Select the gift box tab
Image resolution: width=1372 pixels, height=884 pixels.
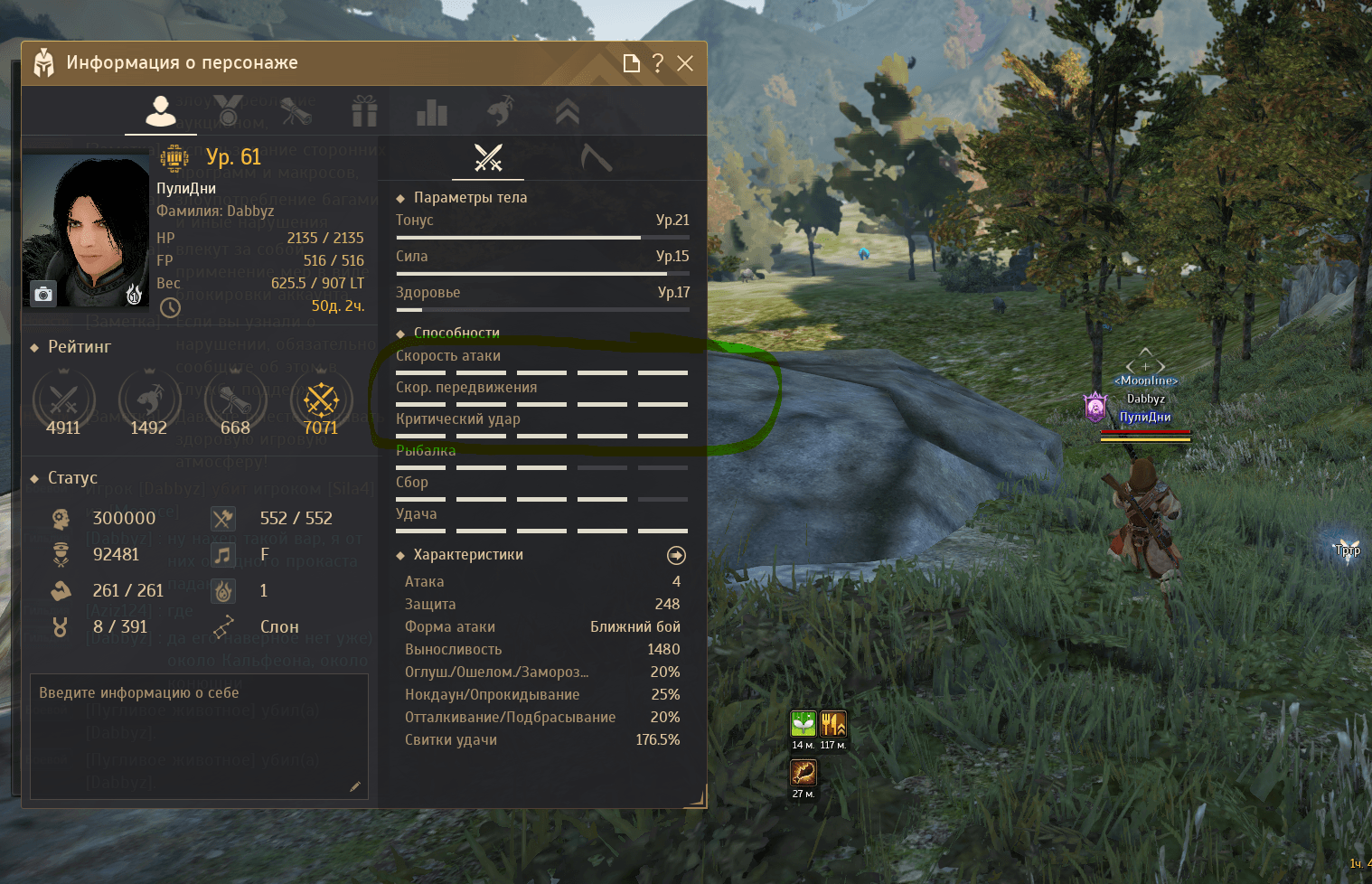click(x=364, y=112)
